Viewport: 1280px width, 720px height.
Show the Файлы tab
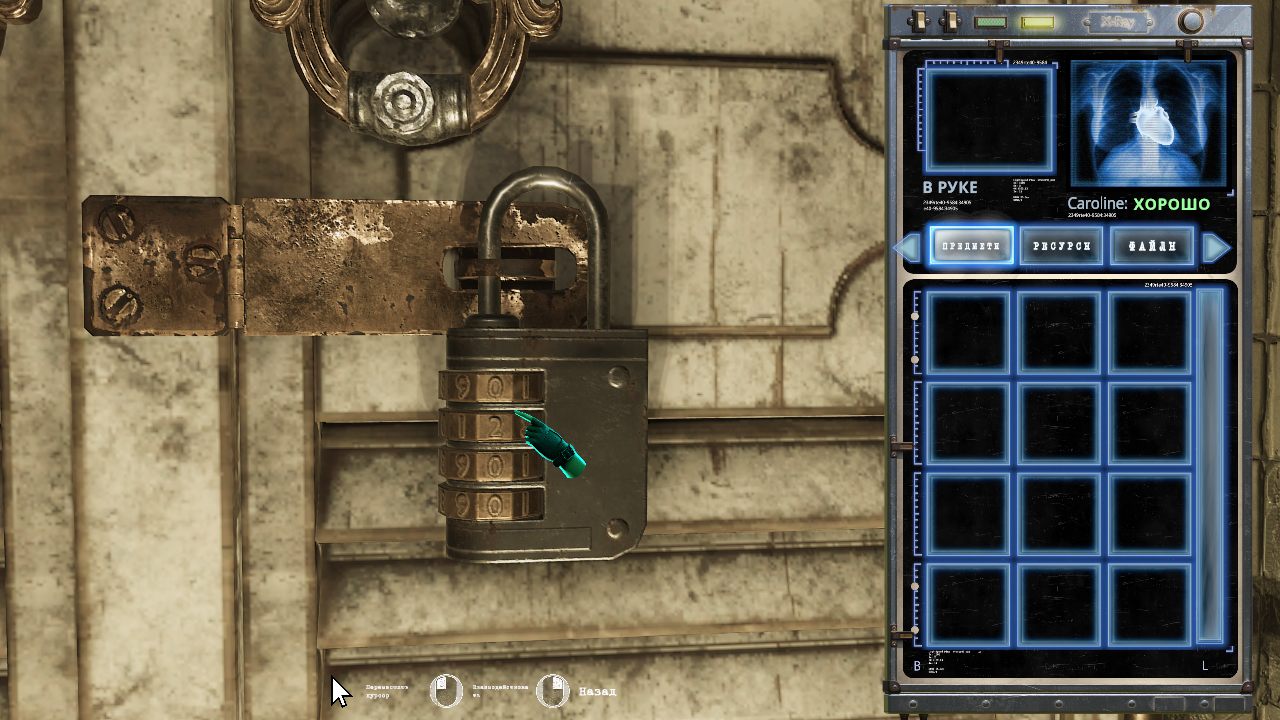click(x=1152, y=246)
